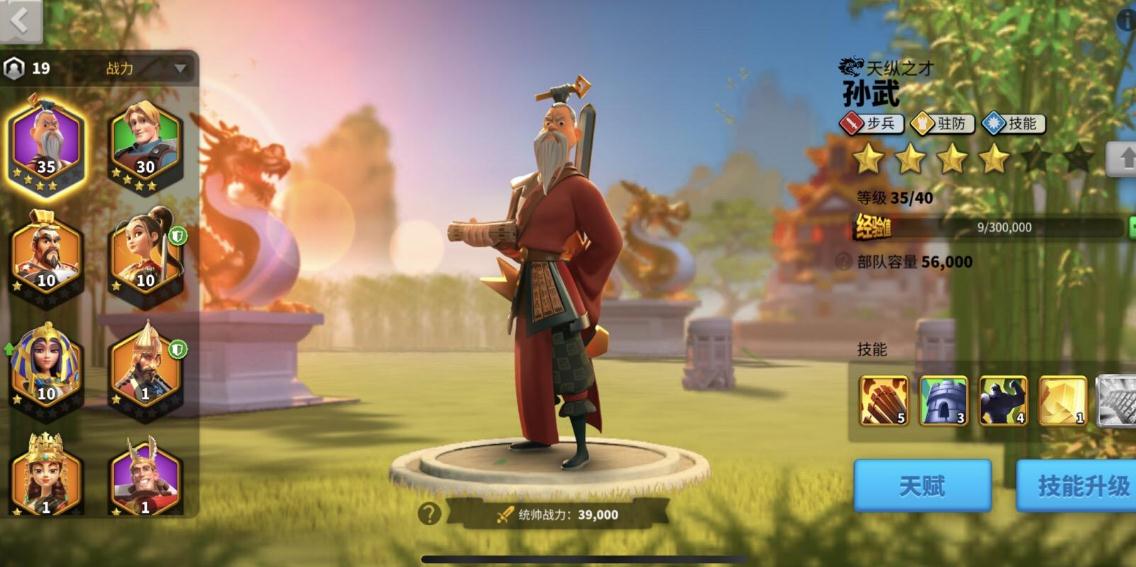The image size is (1136, 567).
Task: Go back using the top-left arrow
Action: 20,20
